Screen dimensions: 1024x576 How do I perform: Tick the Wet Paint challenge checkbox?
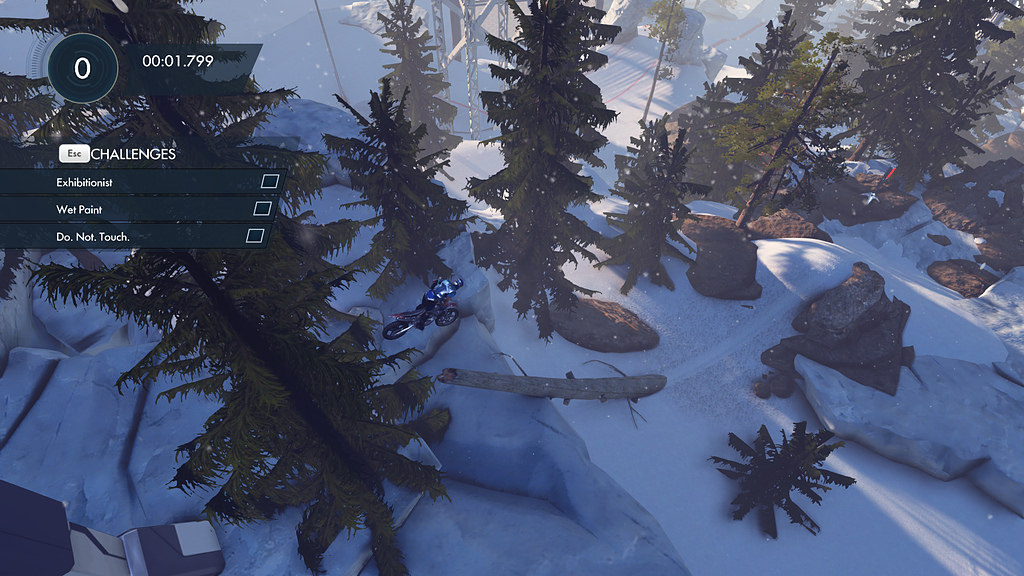[262, 208]
